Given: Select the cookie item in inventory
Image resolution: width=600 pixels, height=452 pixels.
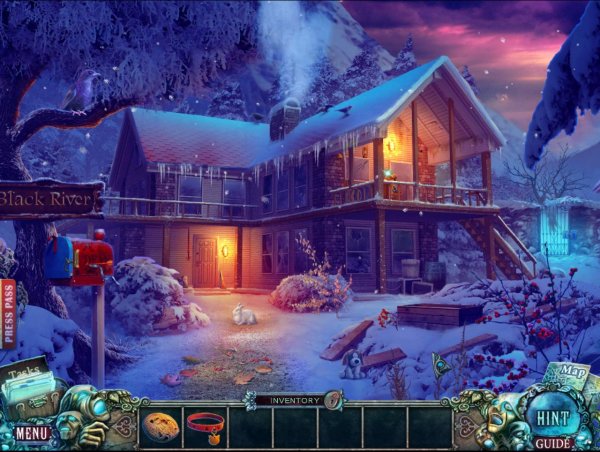Looking at the screenshot, I should [162, 425].
